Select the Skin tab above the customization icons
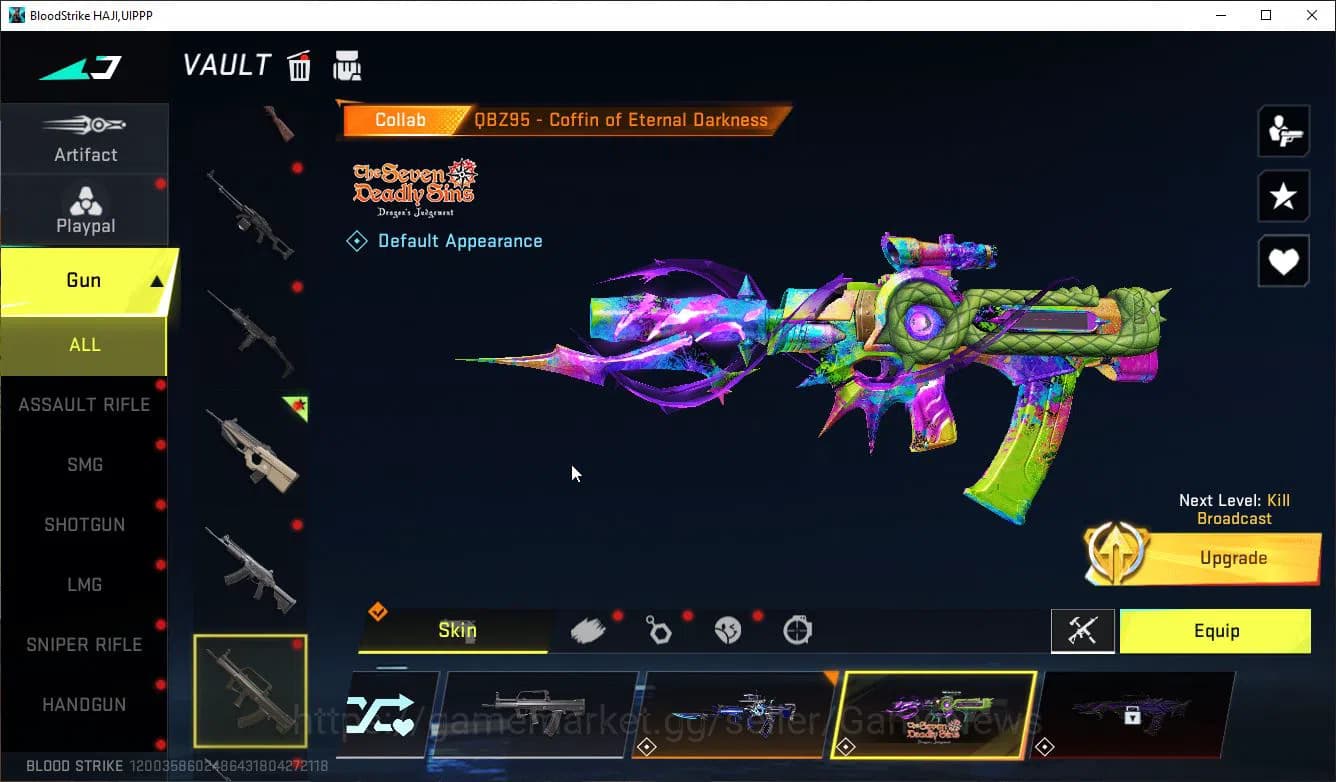 [x=457, y=630]
